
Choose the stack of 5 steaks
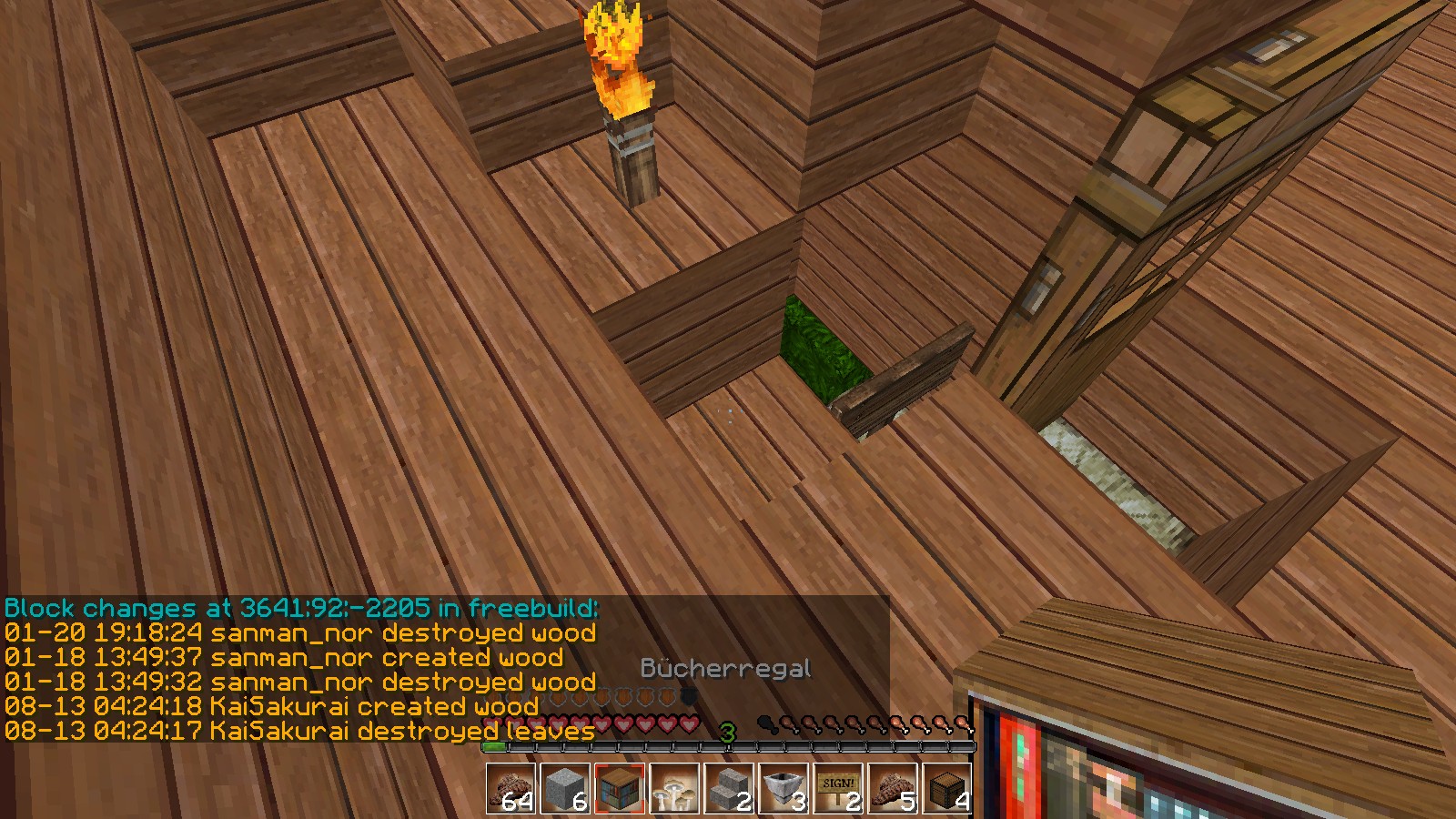pos(893,787)
